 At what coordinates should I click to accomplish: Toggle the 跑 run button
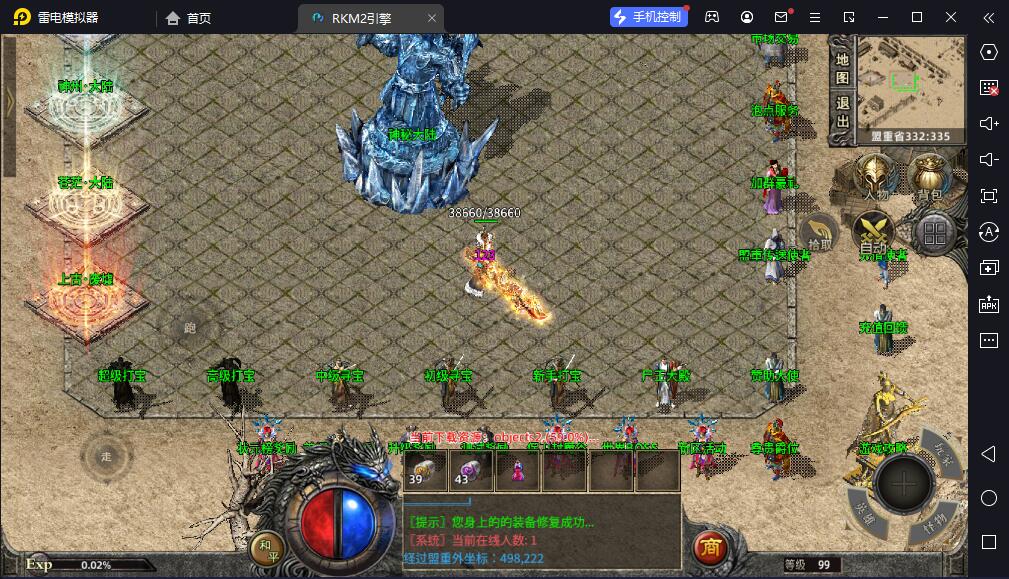pyautogui.click(x=187, y=327)
